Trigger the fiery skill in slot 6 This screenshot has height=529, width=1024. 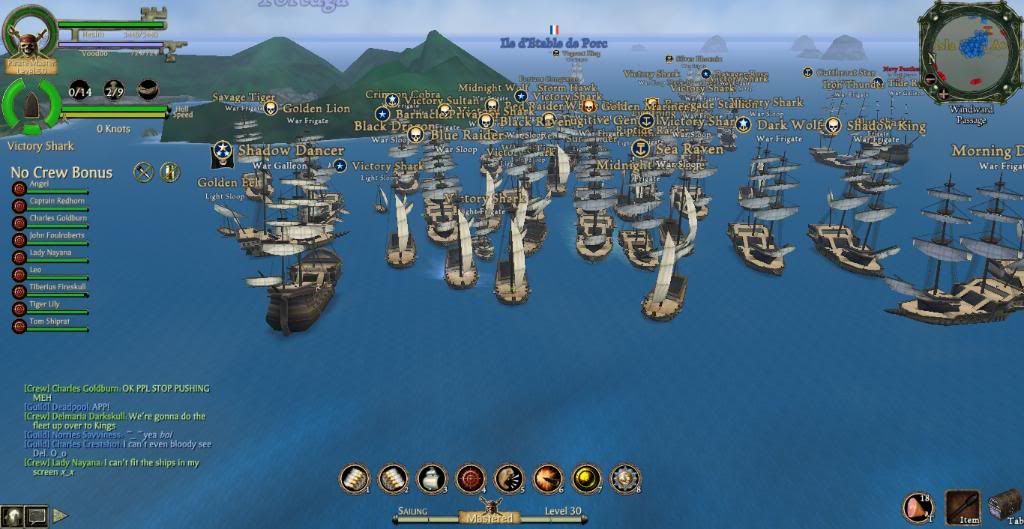(548, 479)
